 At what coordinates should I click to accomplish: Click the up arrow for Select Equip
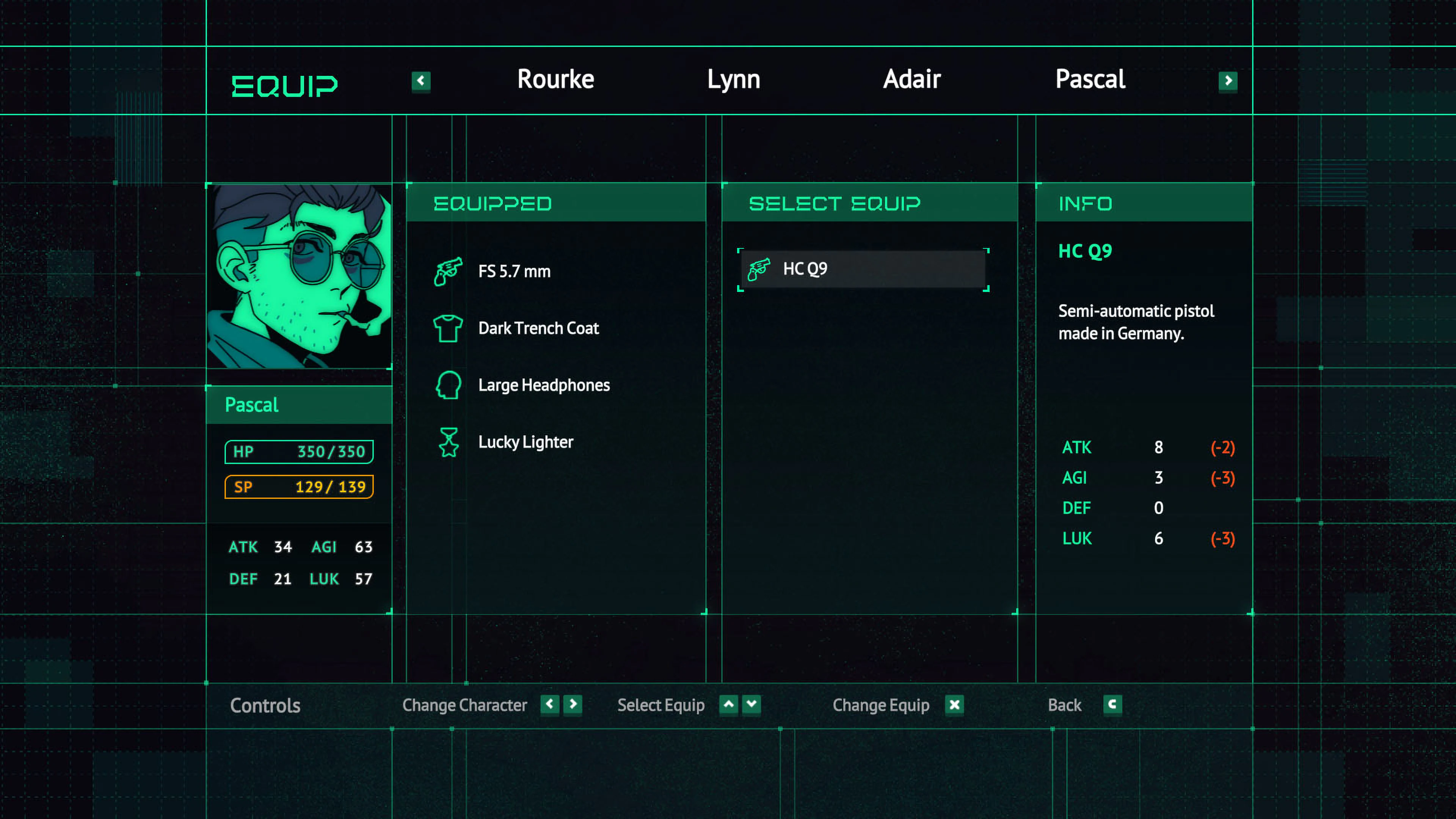(728, 705)
